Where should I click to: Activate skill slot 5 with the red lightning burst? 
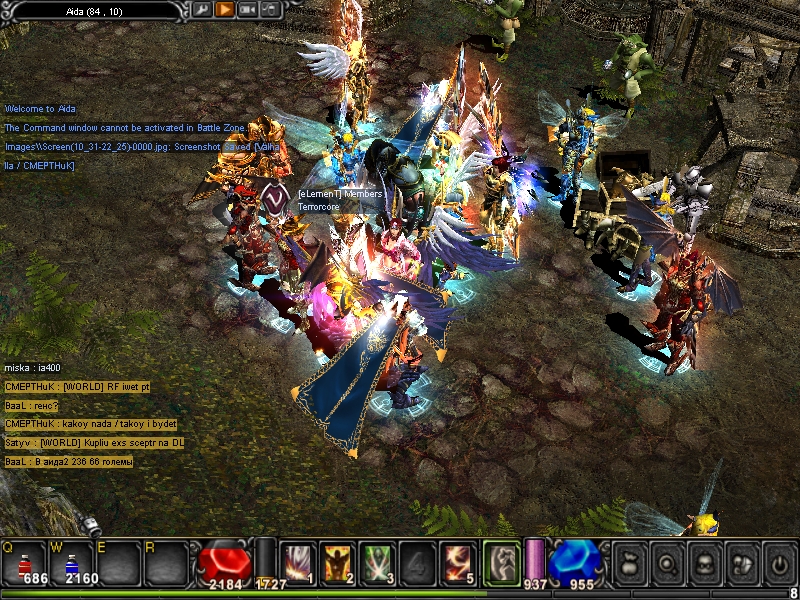pyautogui.click(x=457, y=562)
